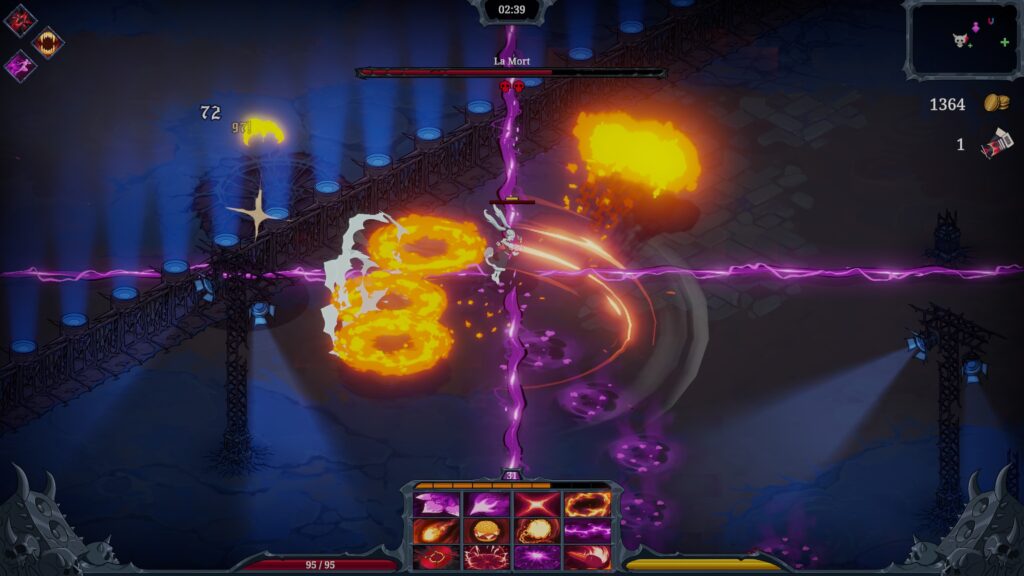Screen dimensions: 1024x576
Task: Click the purple running figure buff
Action: pyautogui.click(x=19, y=66)
